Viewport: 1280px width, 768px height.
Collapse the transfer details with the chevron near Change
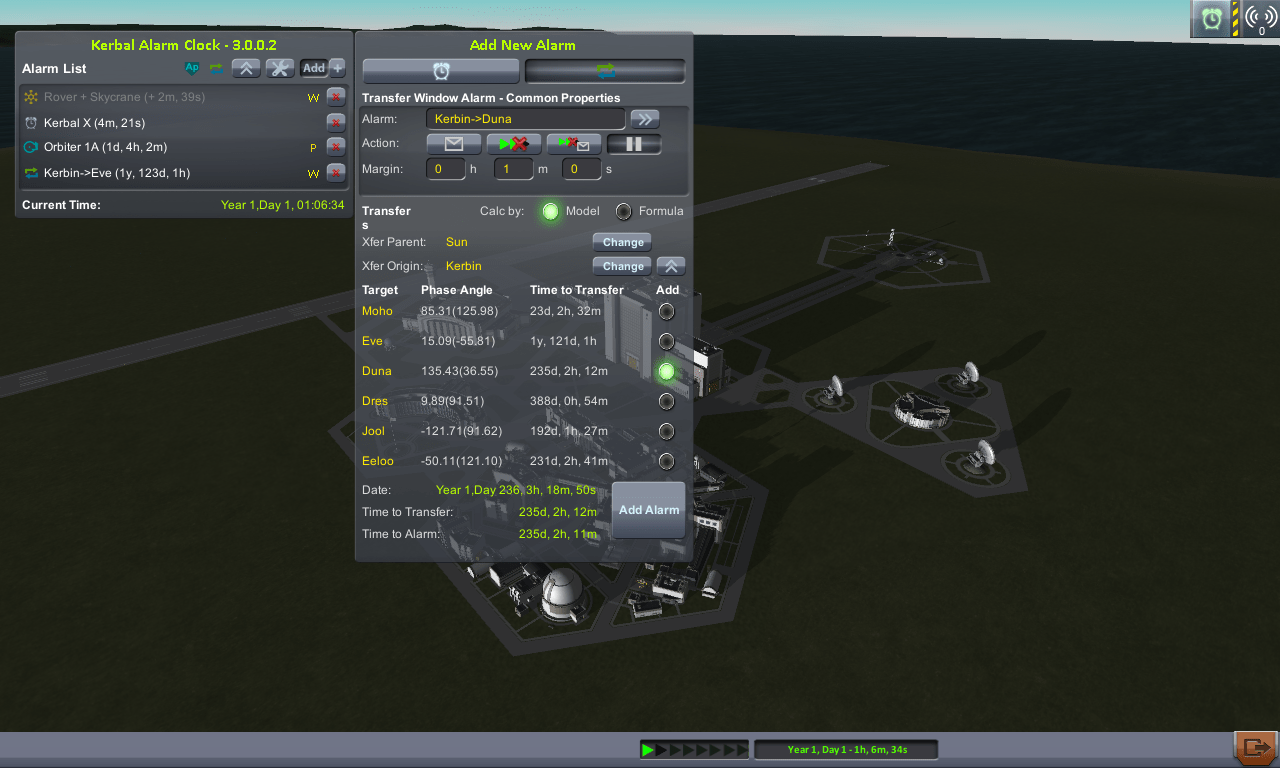(x=670, y=266)
